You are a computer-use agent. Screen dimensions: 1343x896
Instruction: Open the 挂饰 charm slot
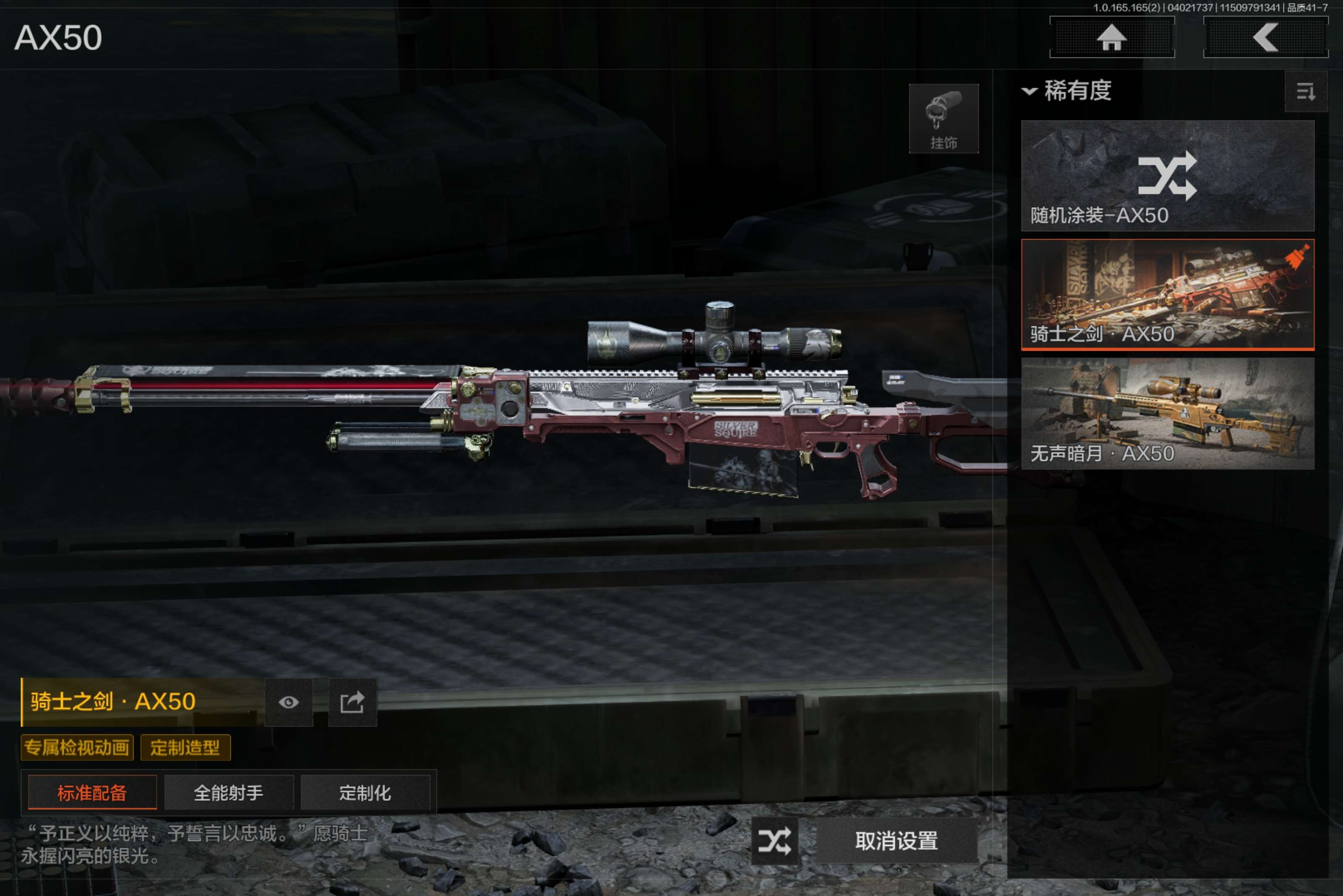point(943,119)
